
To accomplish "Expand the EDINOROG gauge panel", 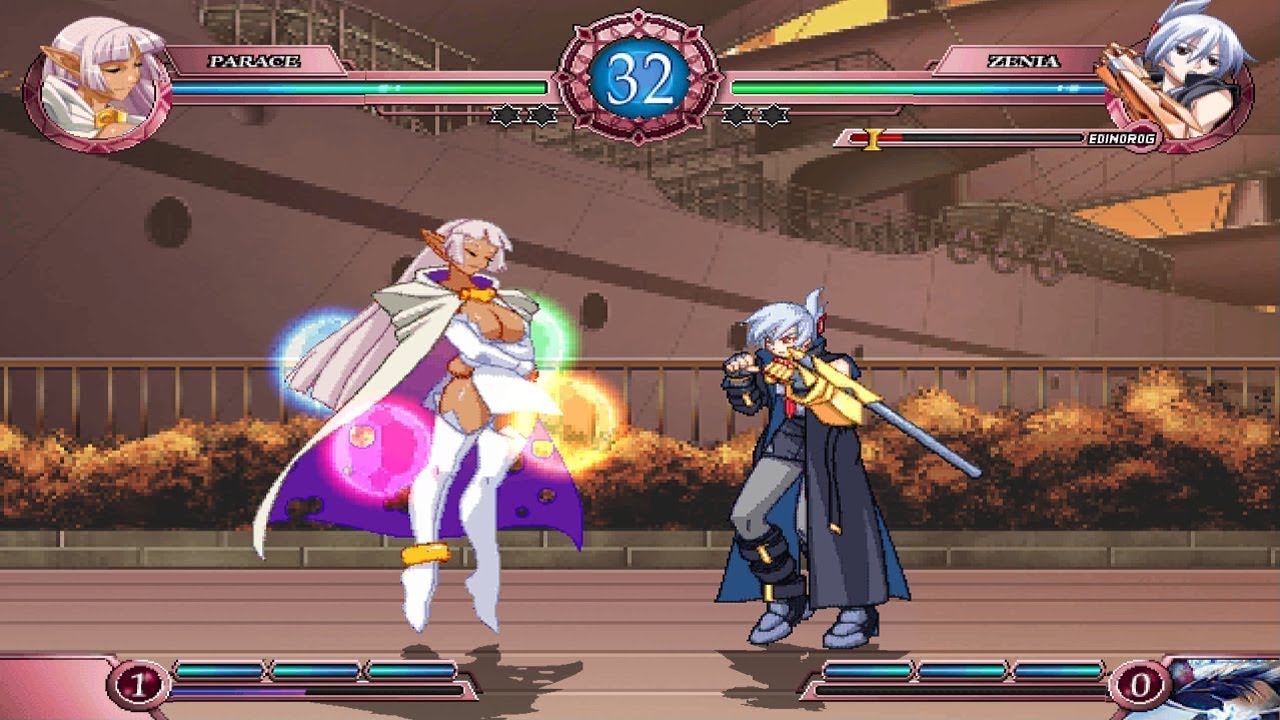I will tap(1000, 137).
